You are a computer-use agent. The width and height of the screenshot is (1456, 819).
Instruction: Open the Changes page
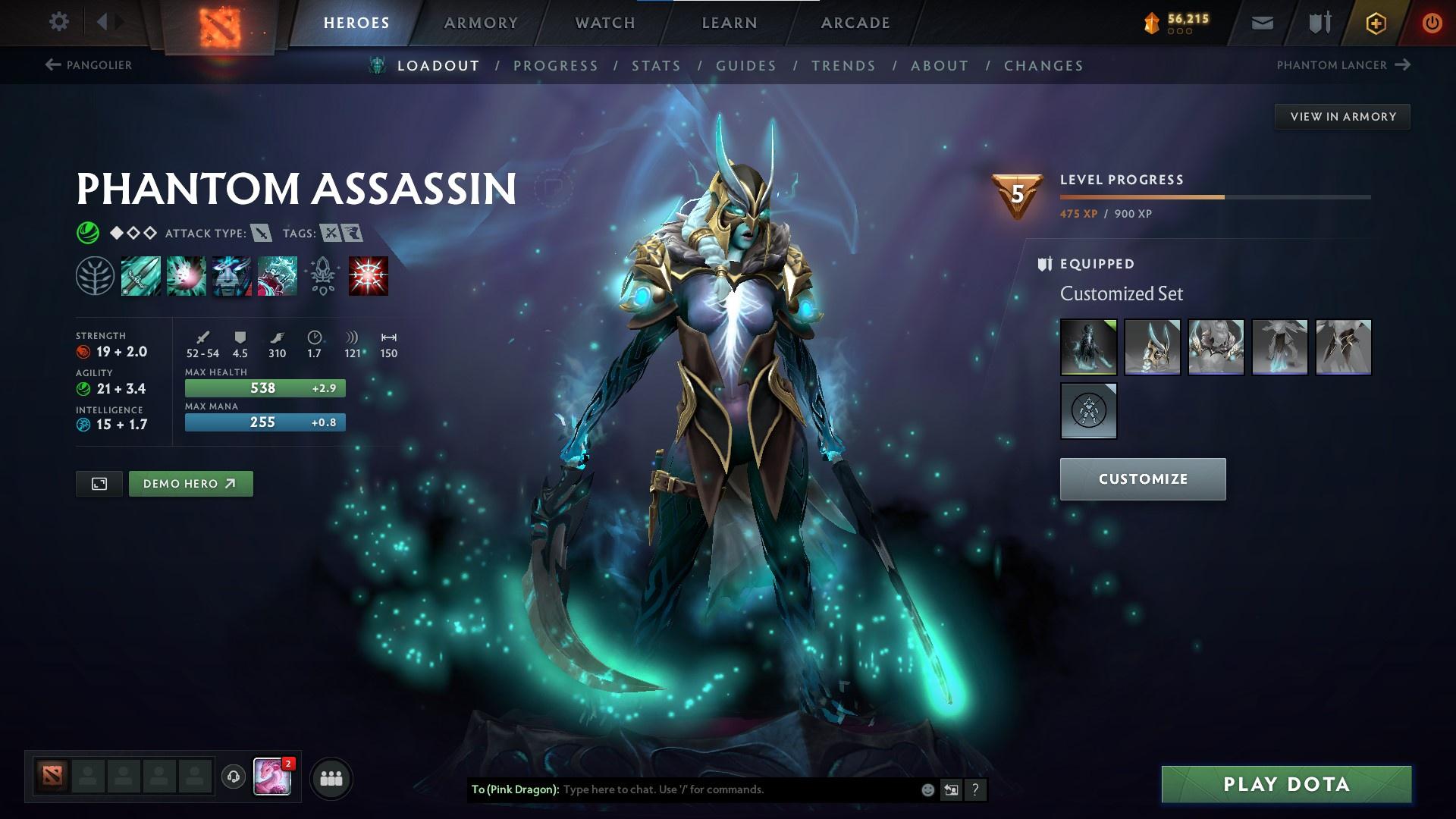(x=1043, y=66)
